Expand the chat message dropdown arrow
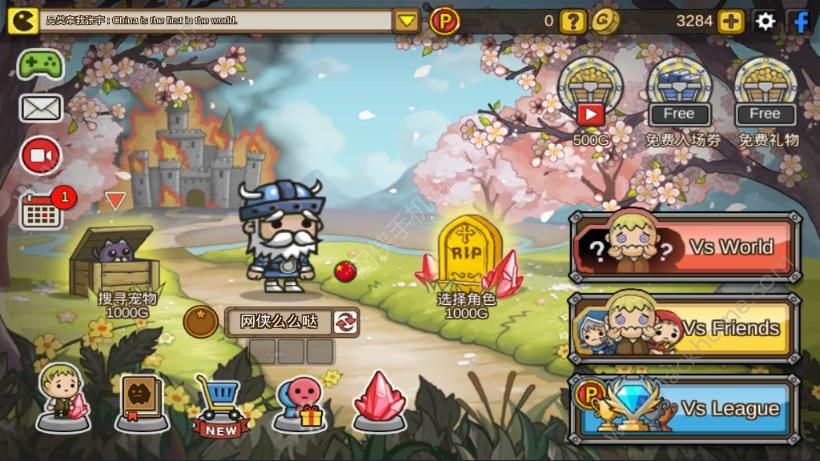 coord(406,21)
